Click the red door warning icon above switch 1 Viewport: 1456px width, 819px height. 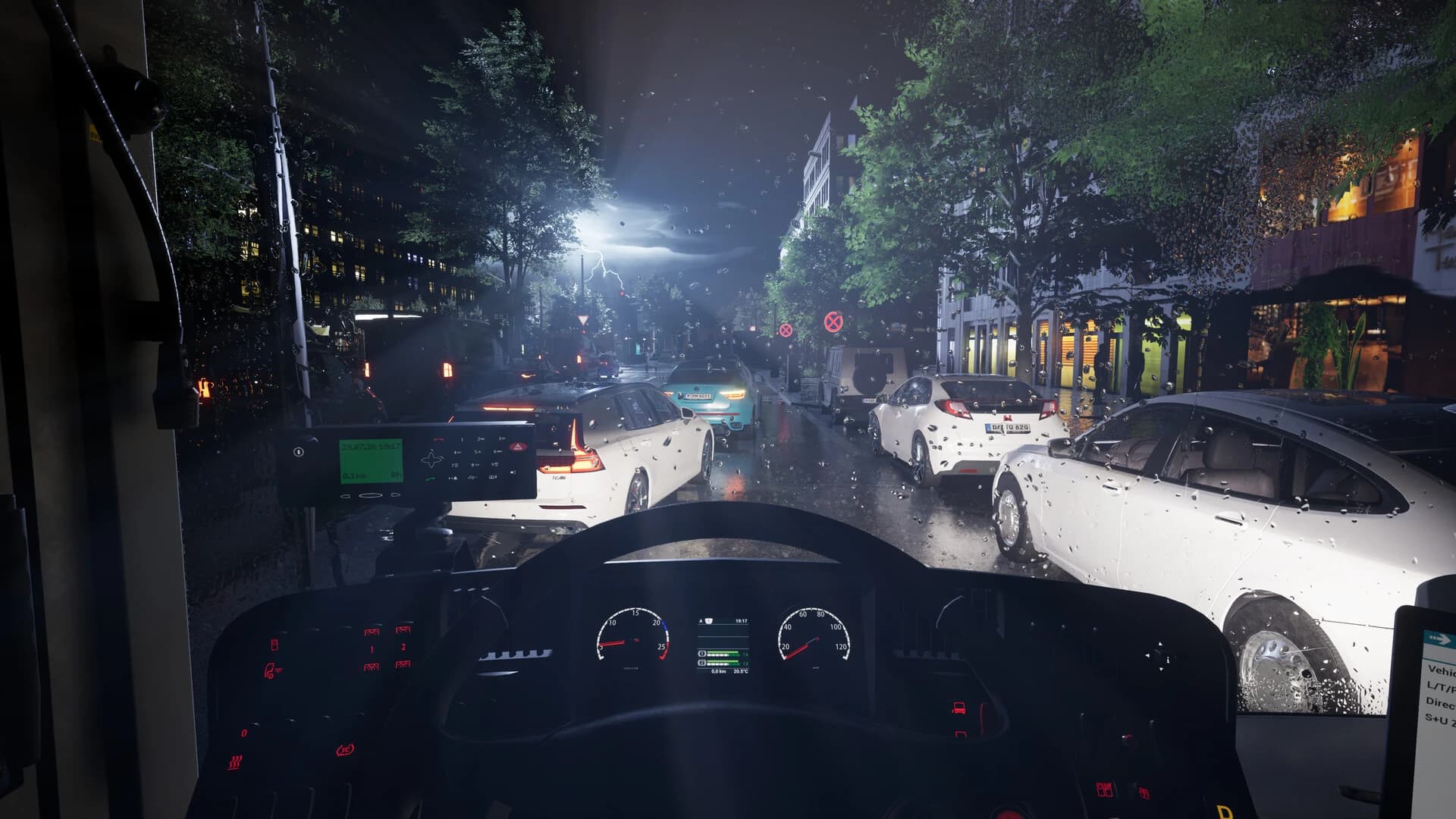coord(372,632)
